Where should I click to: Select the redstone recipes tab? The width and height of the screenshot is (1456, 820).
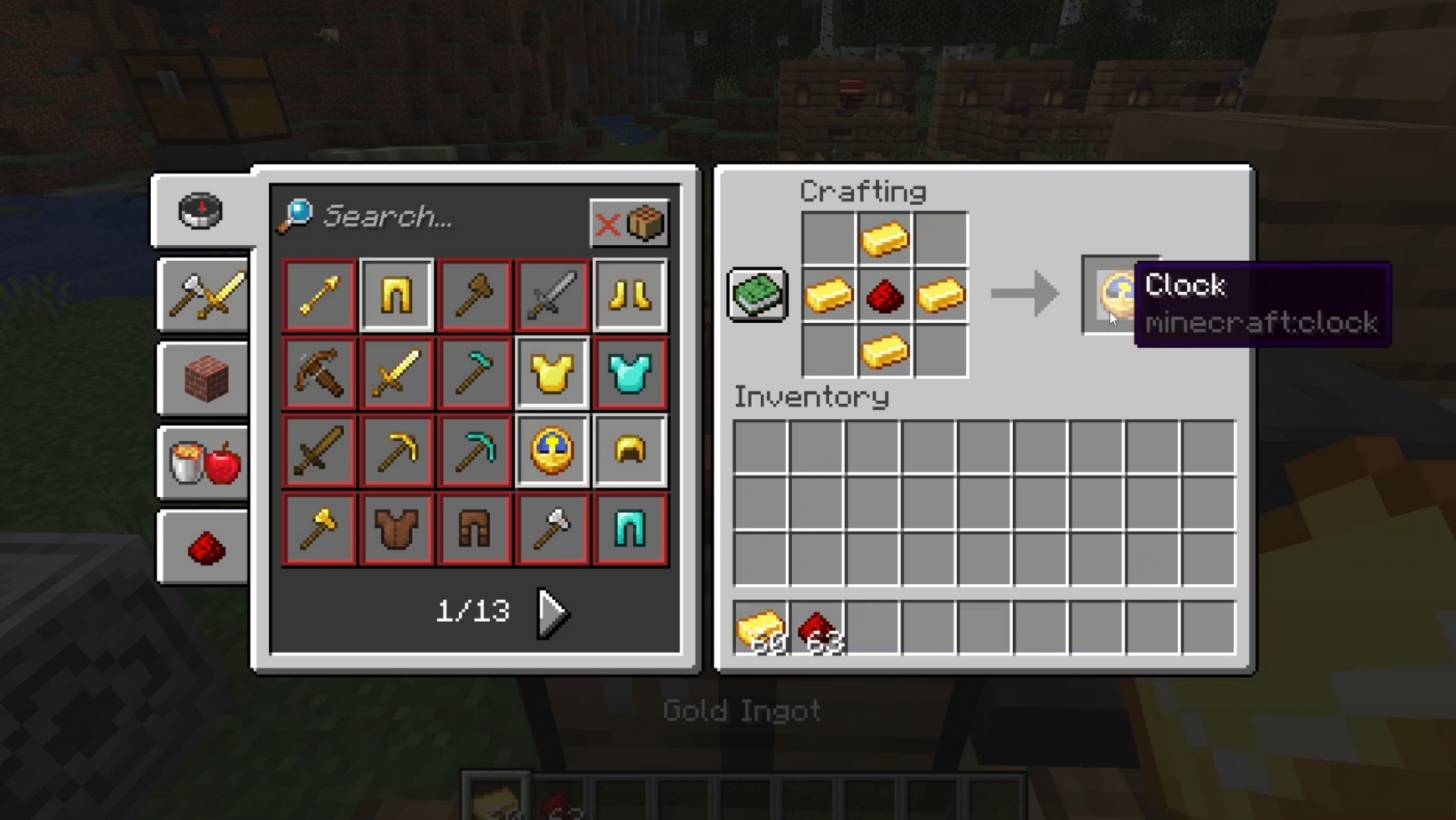[x=203, y=548]
